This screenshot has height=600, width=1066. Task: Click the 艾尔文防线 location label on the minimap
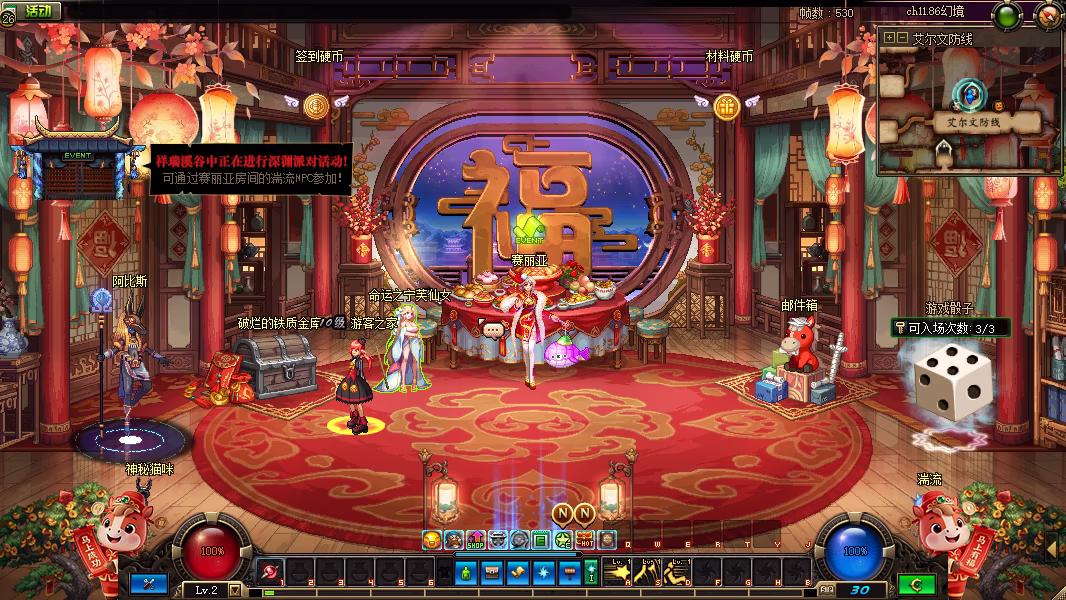tap(970, 121)
